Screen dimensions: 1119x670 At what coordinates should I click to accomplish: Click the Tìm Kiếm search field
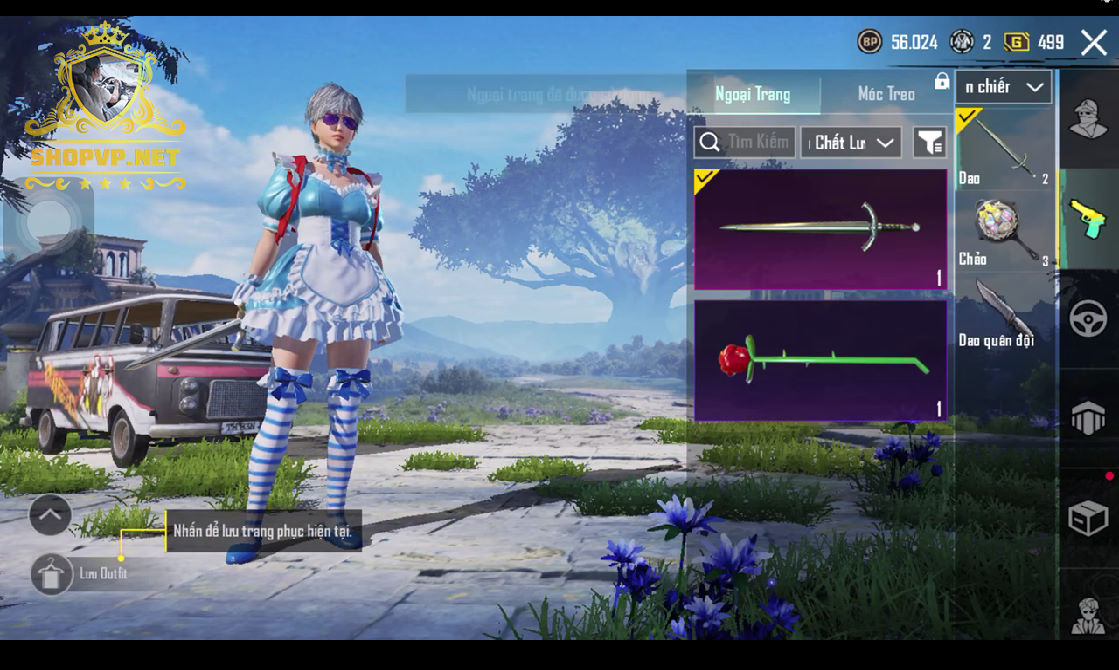click(x=745, y=142)
